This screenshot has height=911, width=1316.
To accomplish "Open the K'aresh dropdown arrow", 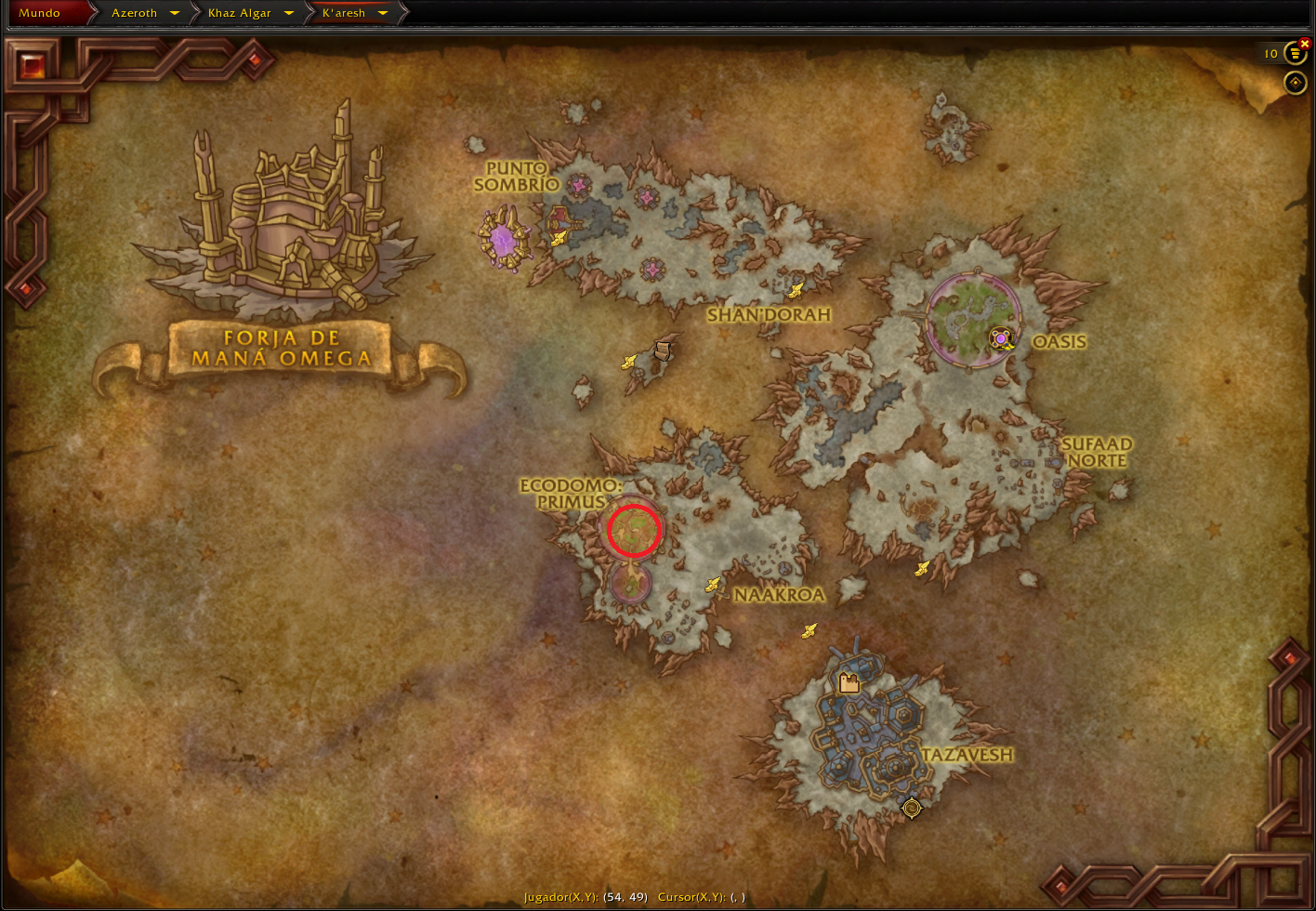I will coord(385,13).
